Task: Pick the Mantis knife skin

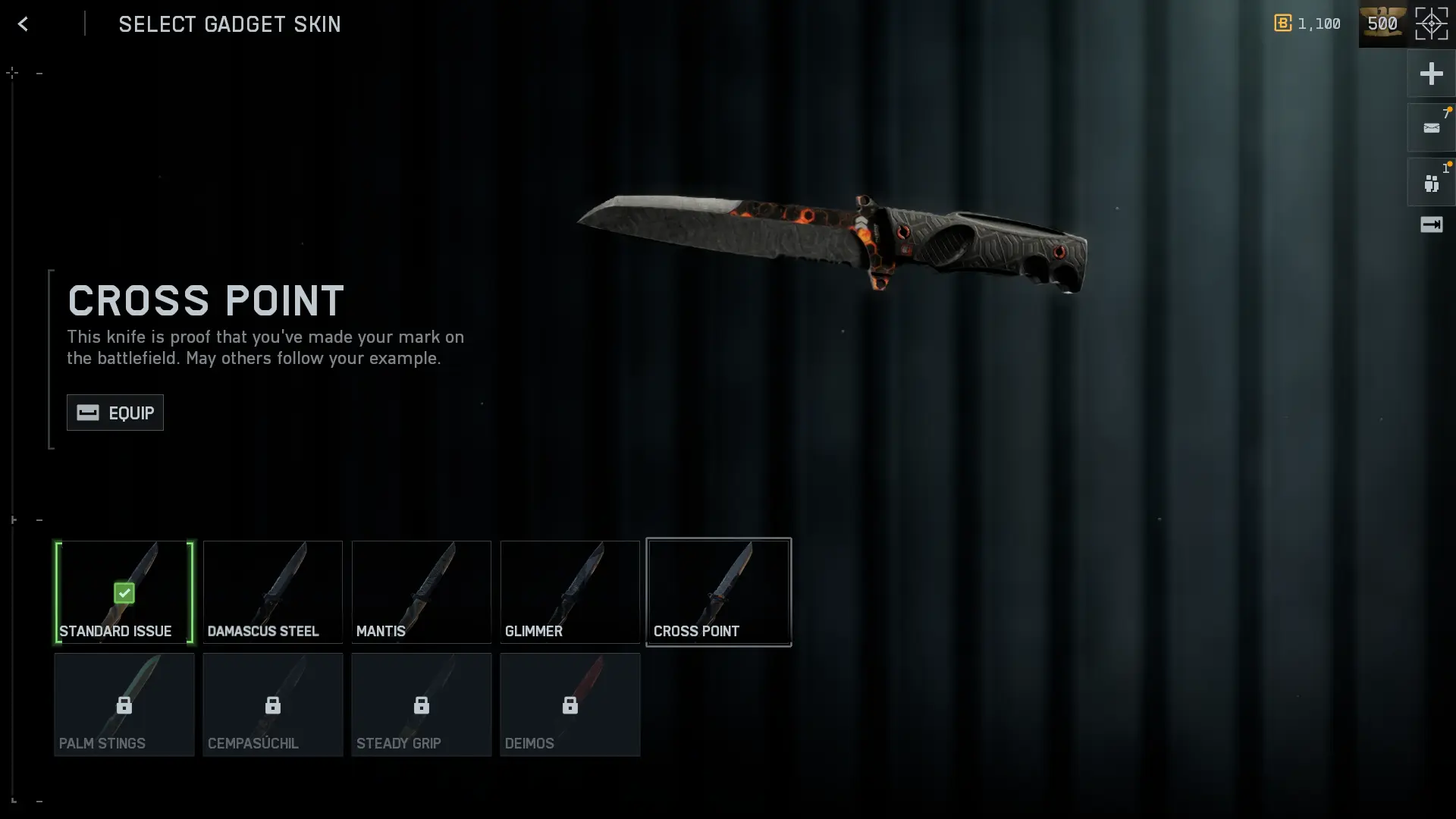Action: pos(422,592)
